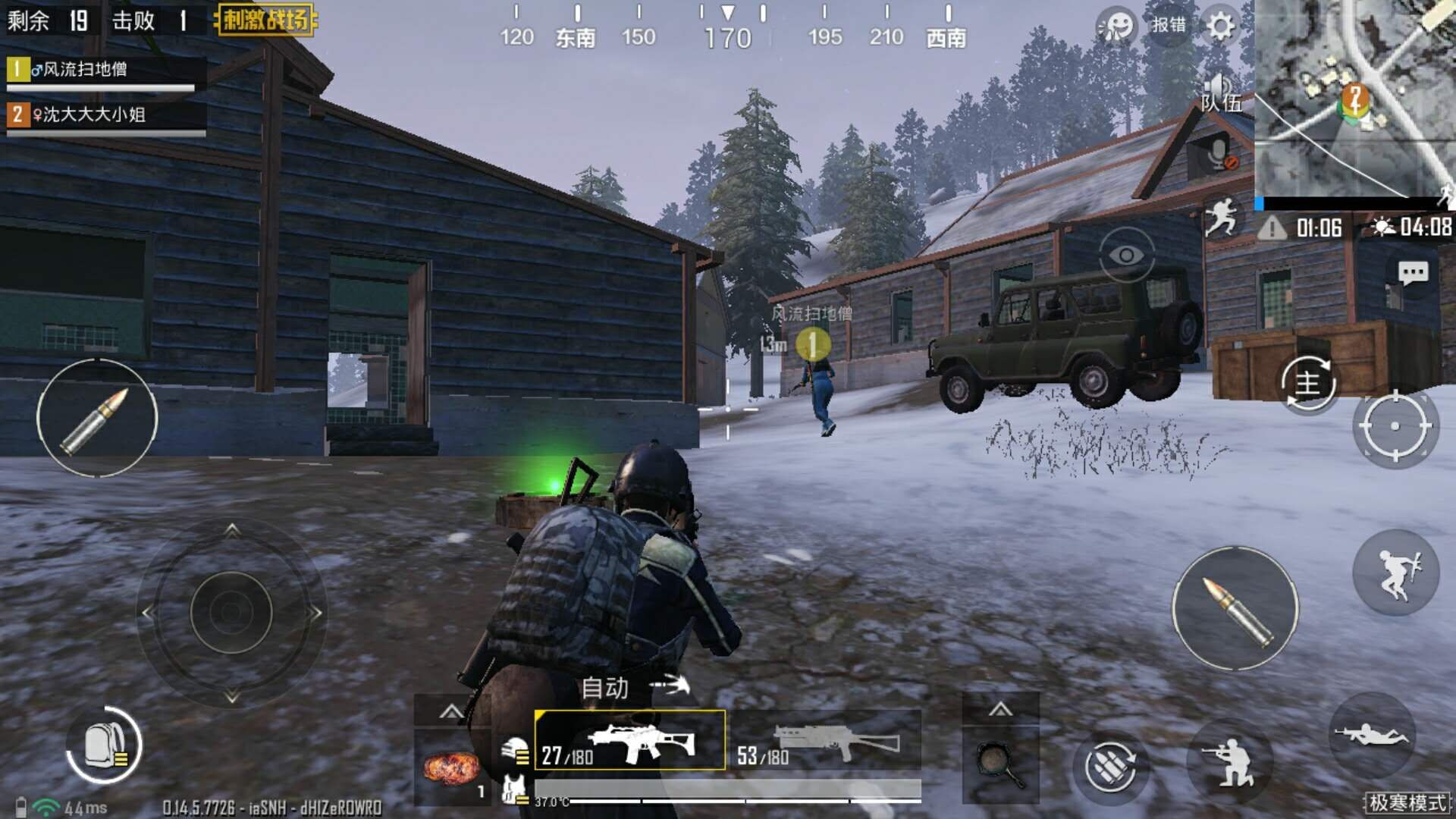Toggle the microphone icon
This screenshot has width=1456, height=819.
1219,155
